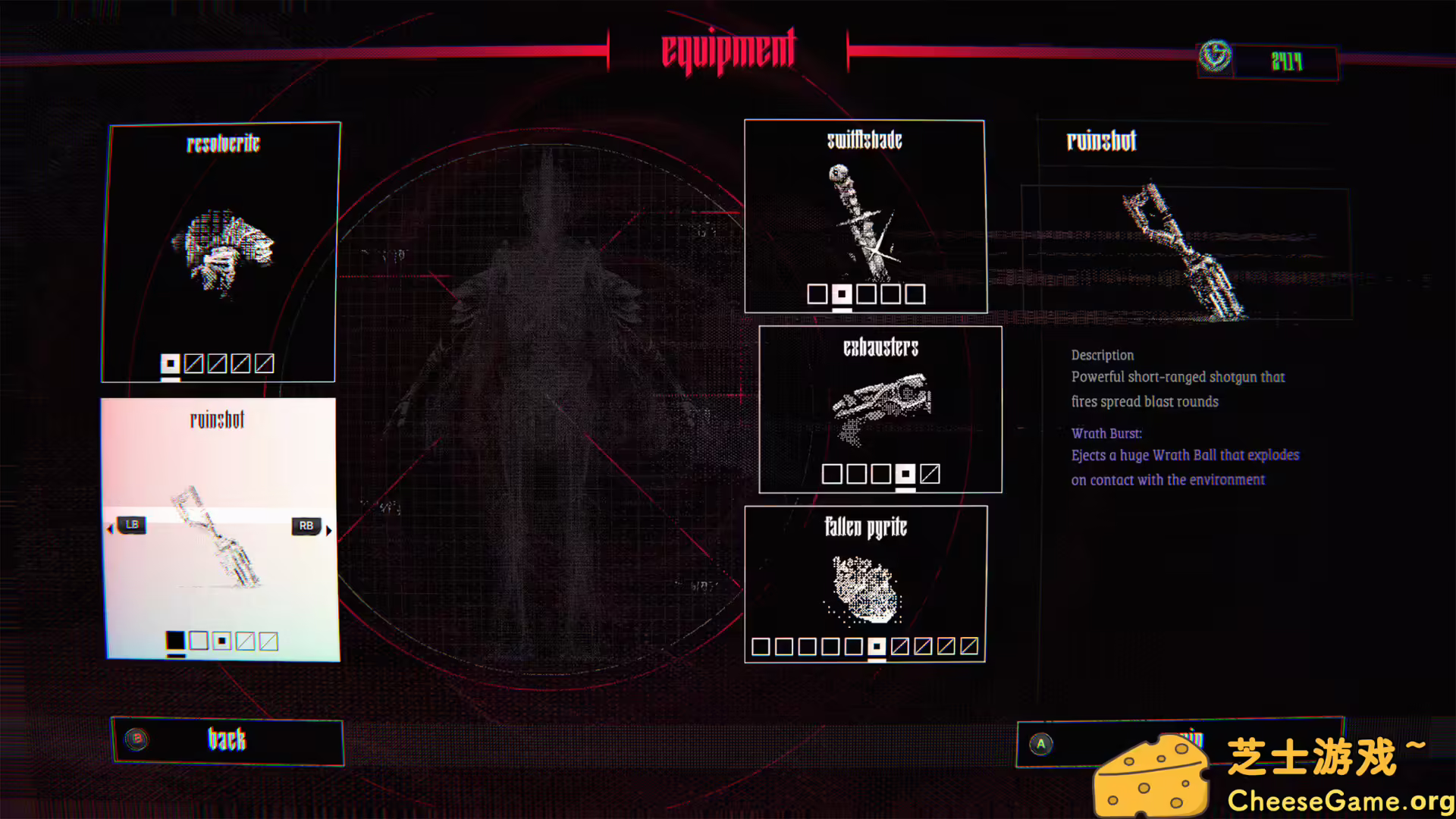The width and height of the screenshot is (1456, 819).
Task: Click the RB button to cycle next weapon
Action: click(306, 525)
